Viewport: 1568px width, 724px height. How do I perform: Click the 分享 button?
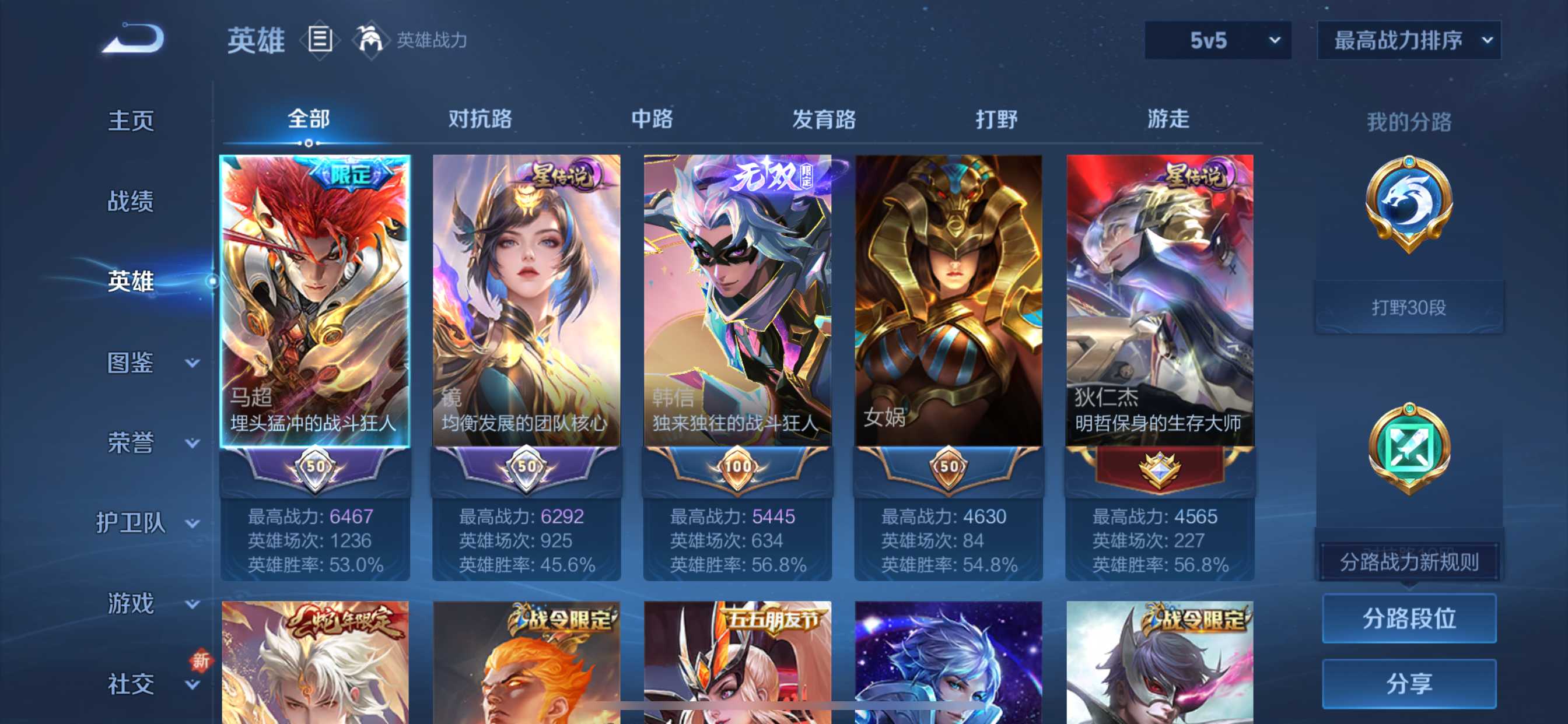1409,683
